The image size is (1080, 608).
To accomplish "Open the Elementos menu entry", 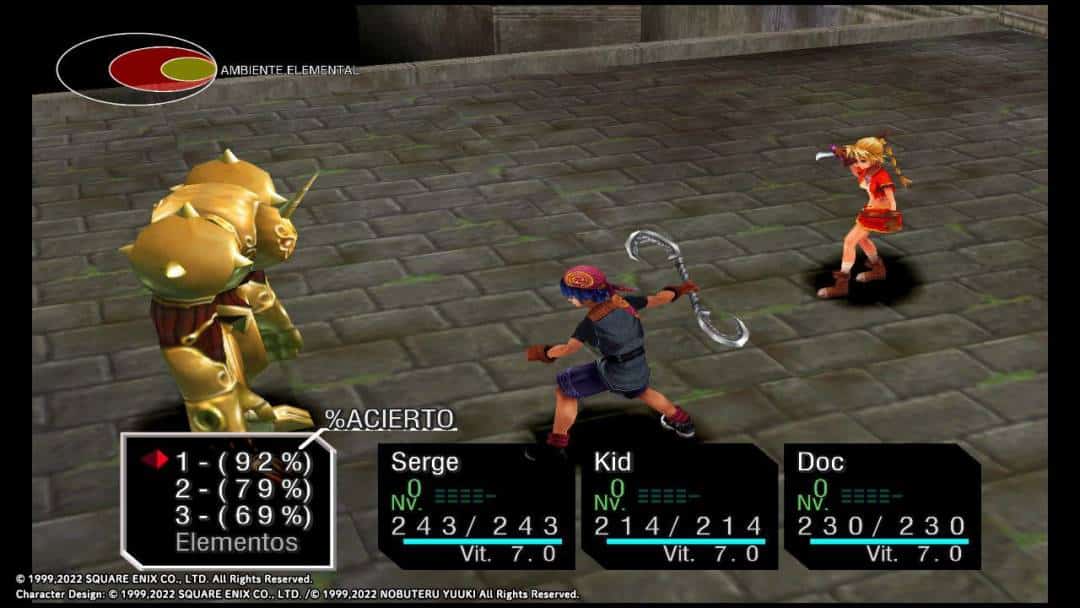I will coord(236,543).
